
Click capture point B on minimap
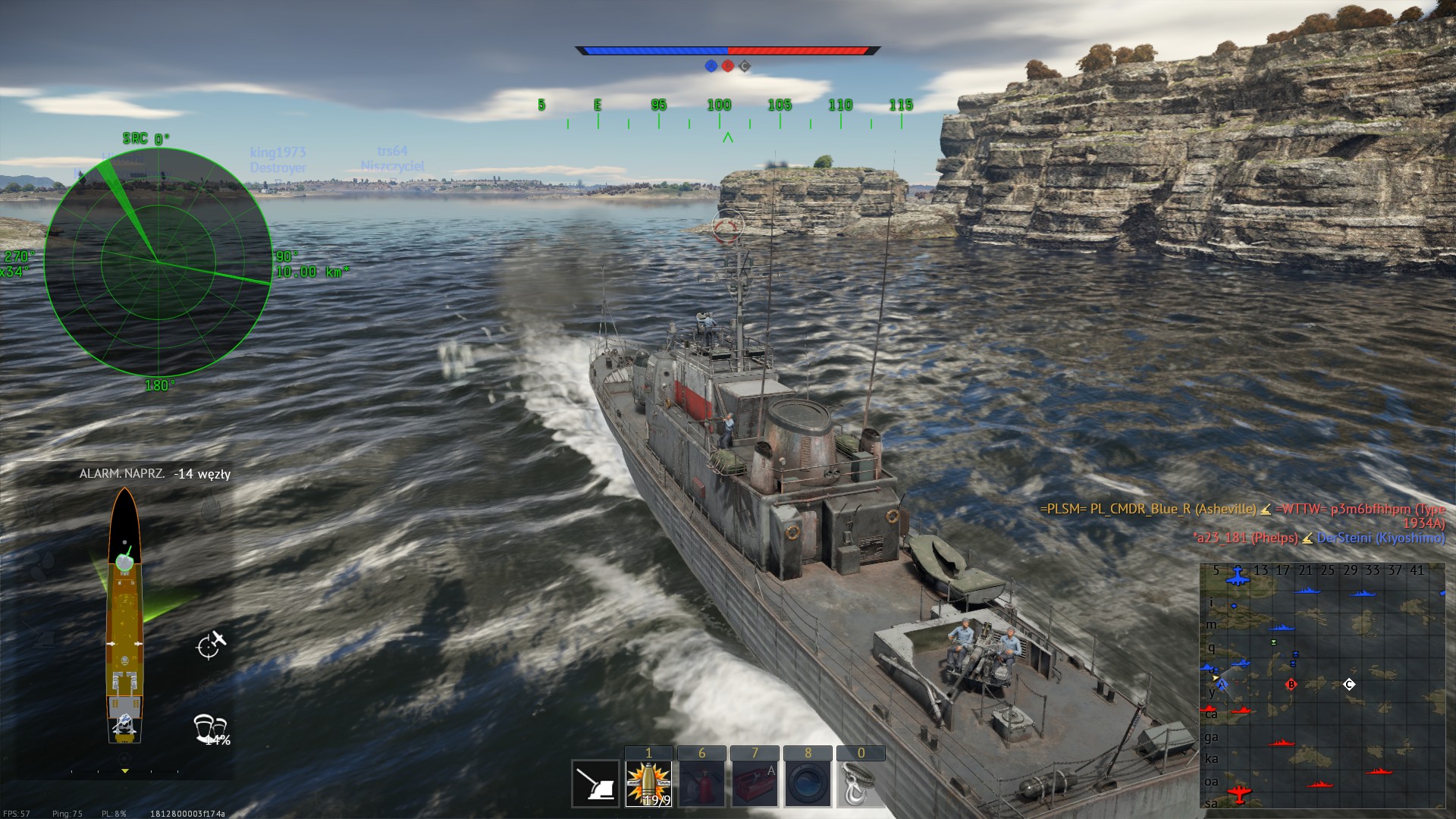[x=1291, y=685]
